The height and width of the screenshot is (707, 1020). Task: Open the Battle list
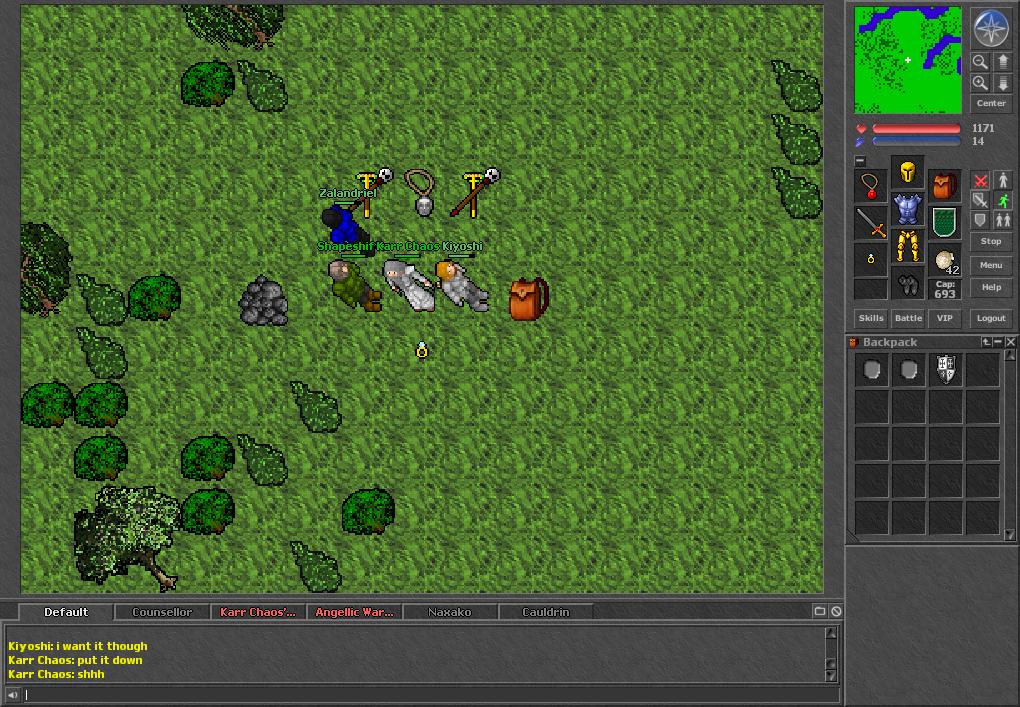[x=908, y=318]
